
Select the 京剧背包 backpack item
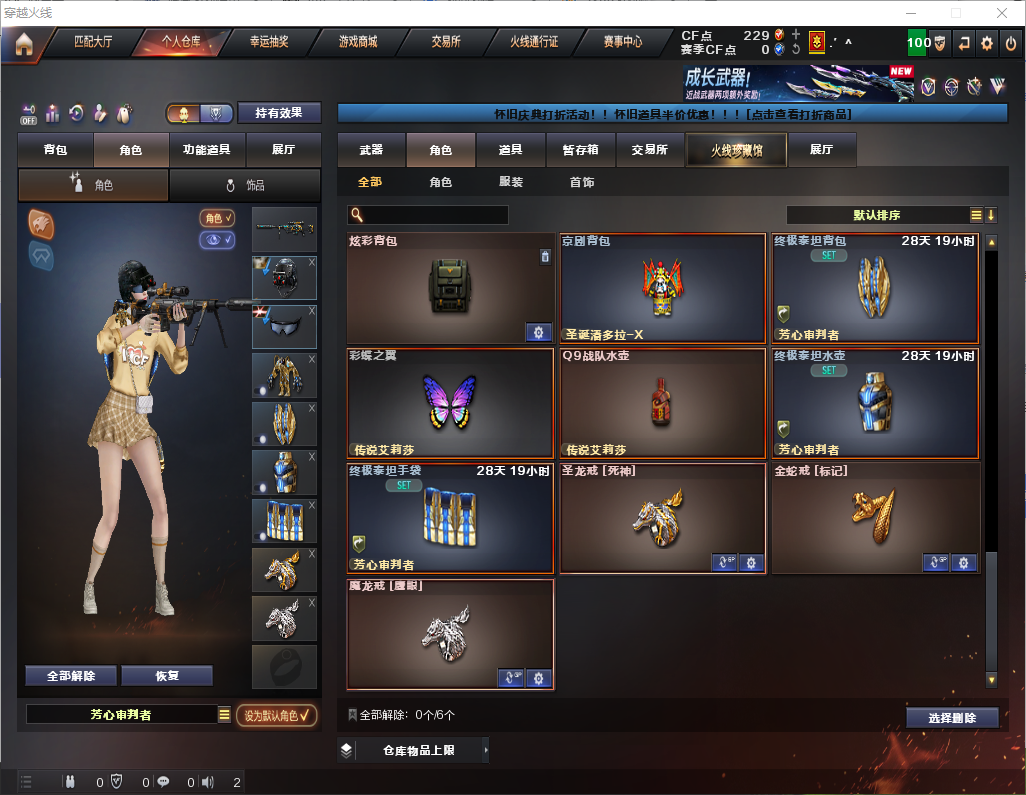coord(663,289)
